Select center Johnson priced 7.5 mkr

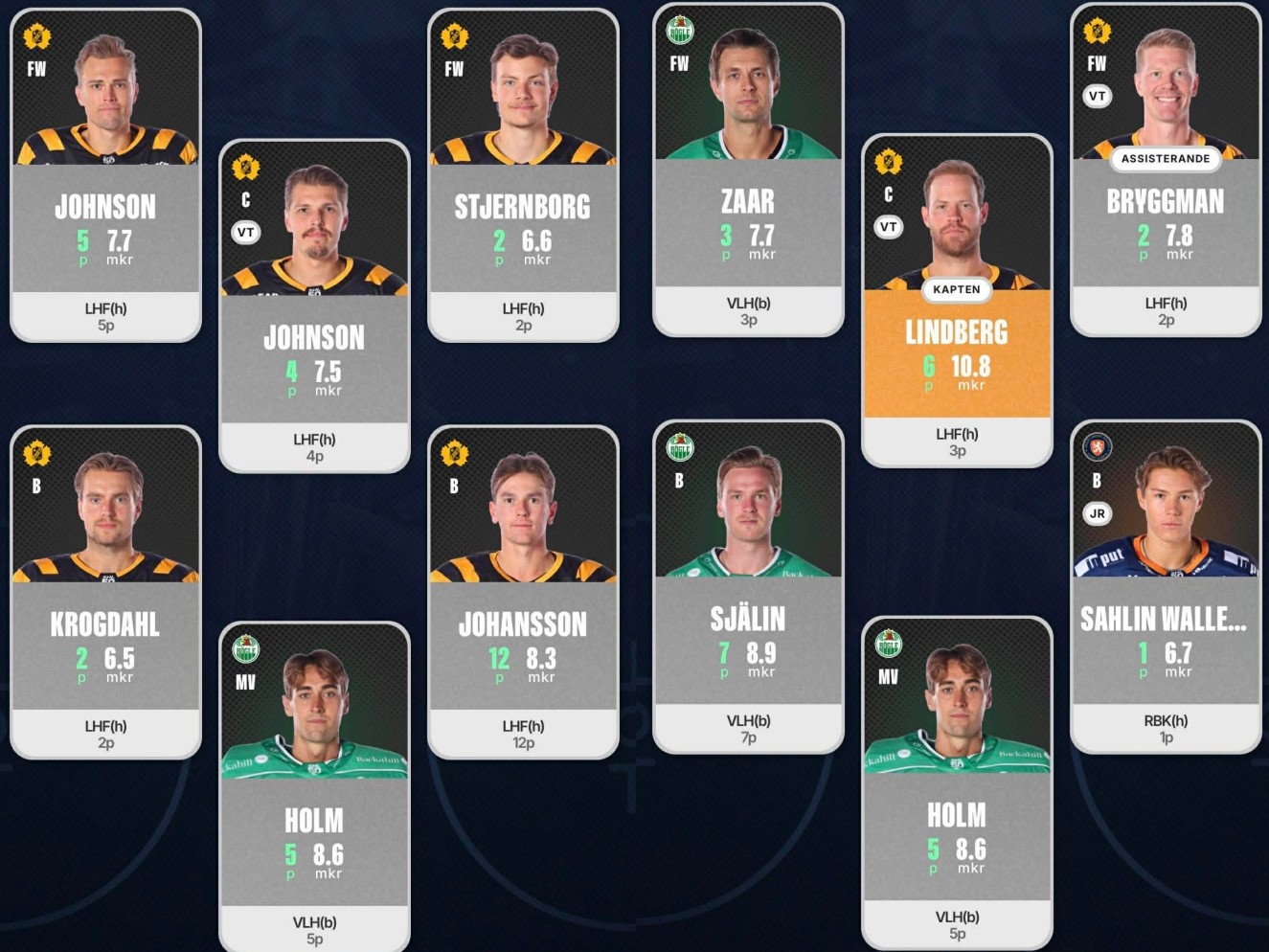click(x=314, y=307)
